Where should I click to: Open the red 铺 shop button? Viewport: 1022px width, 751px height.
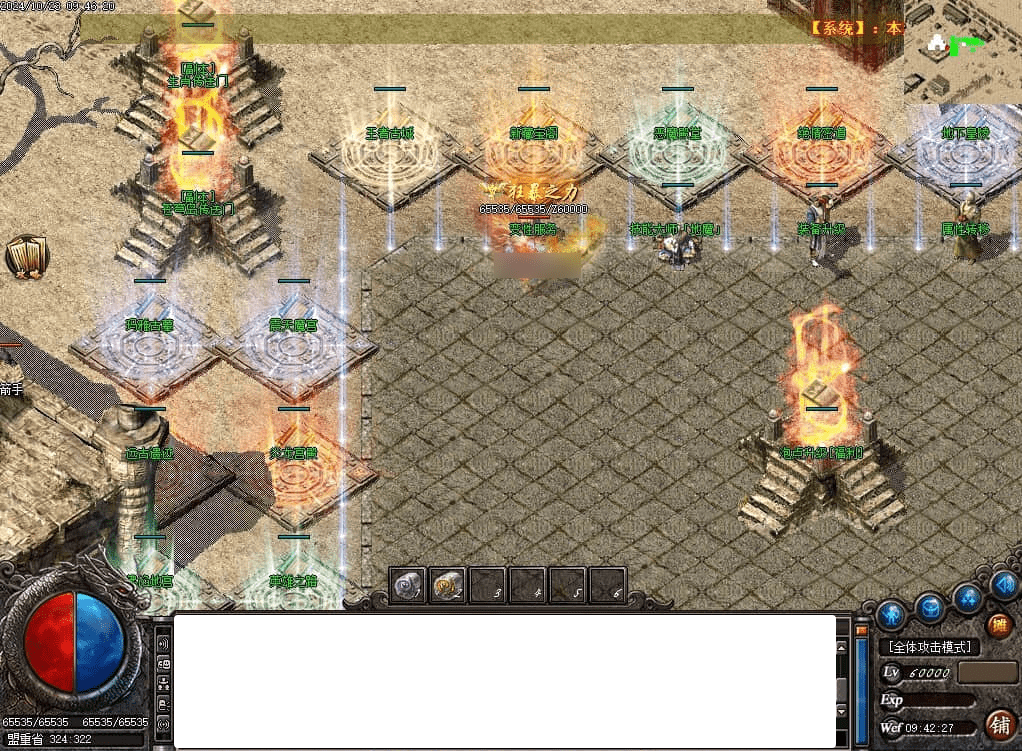pos(998,722)
